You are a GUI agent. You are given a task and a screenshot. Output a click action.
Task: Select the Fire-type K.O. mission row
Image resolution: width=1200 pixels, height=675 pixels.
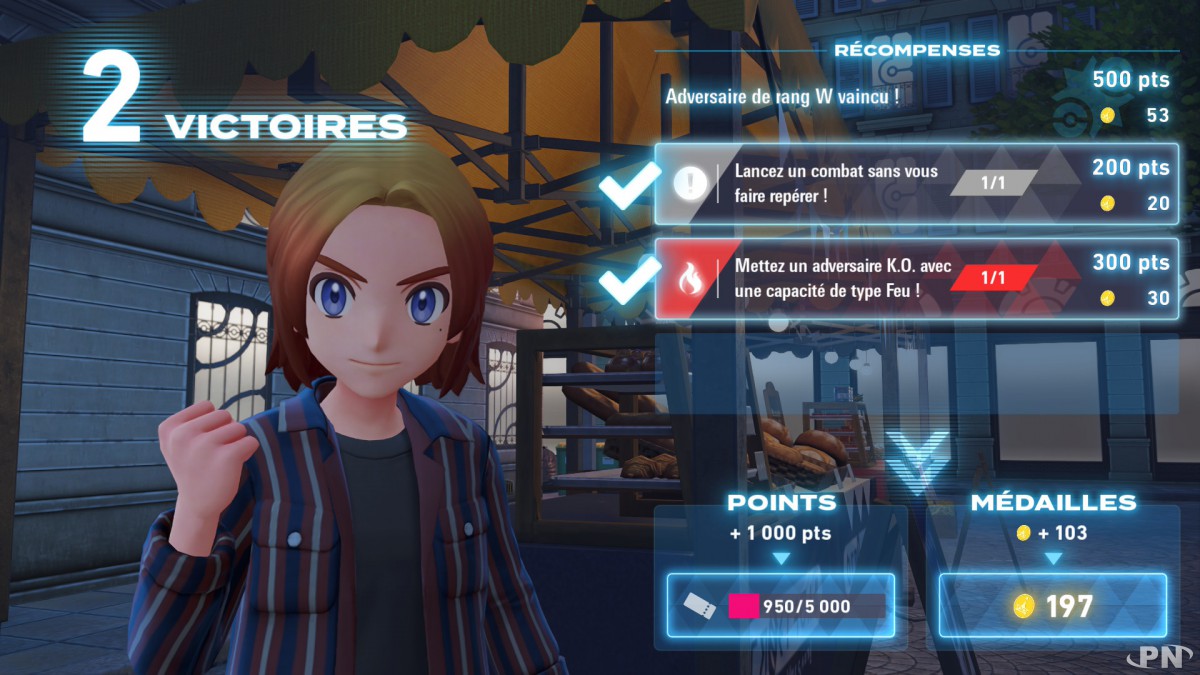click(x=915, y=279)
